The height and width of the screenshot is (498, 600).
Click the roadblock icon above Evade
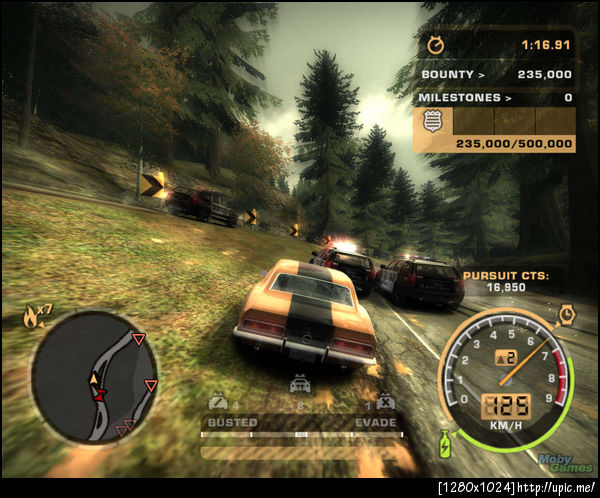click(385, 402)
